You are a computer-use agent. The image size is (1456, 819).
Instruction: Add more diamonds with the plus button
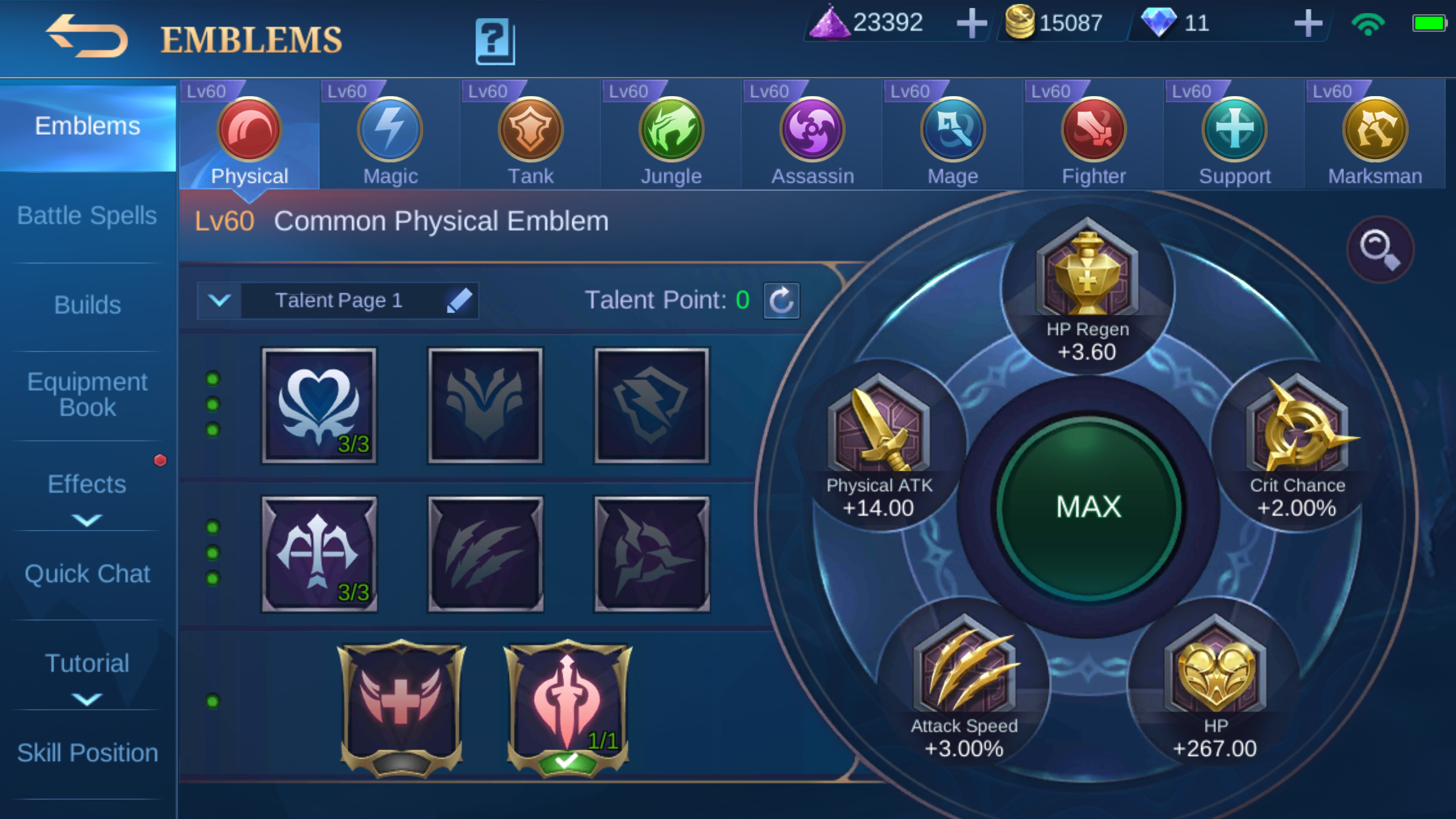click(x=1308, y=24)
